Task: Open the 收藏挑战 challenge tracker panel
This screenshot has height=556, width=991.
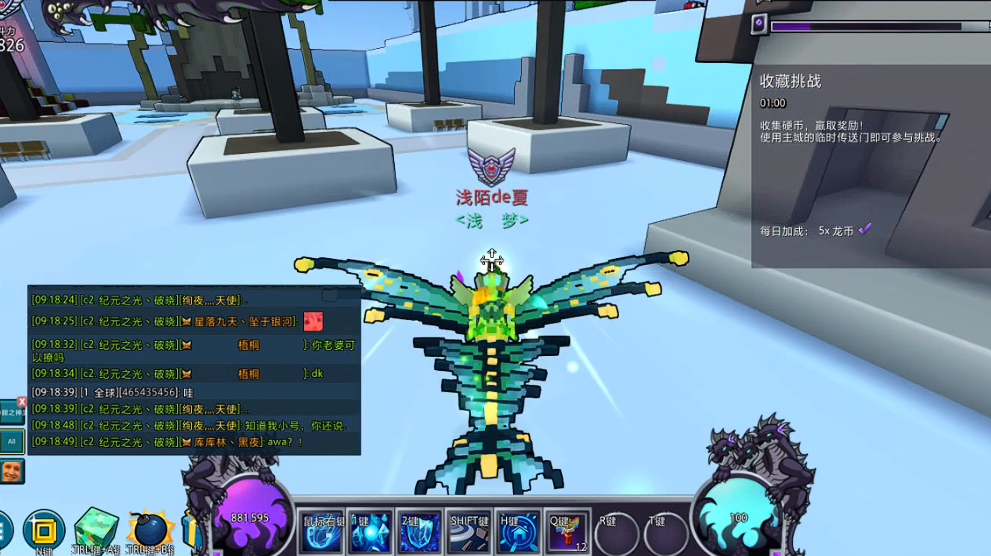Action: pos(790,81)
